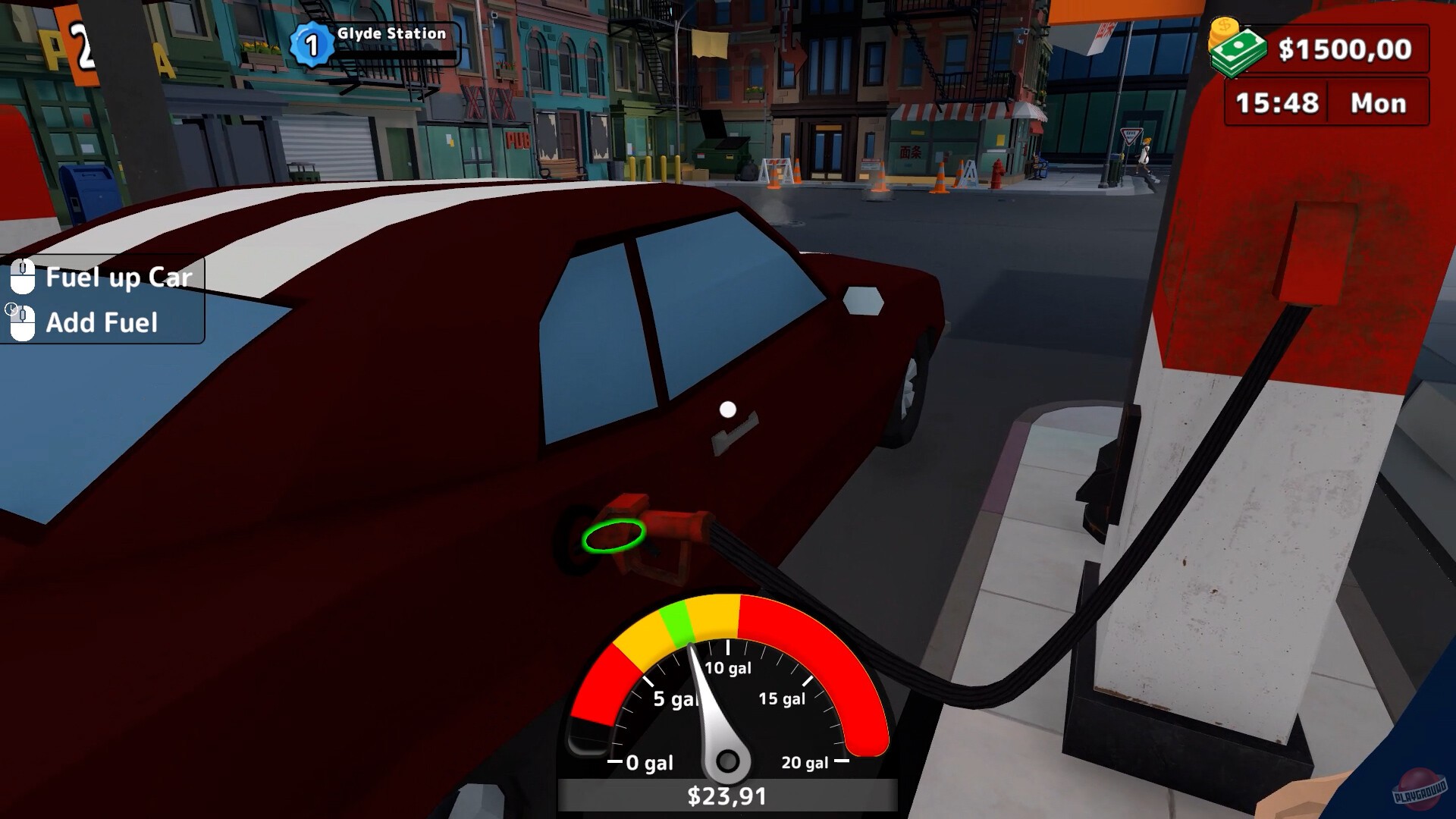Select the Add Fuel action
The width and height of the screenshot is (1456, 819).
102,323
